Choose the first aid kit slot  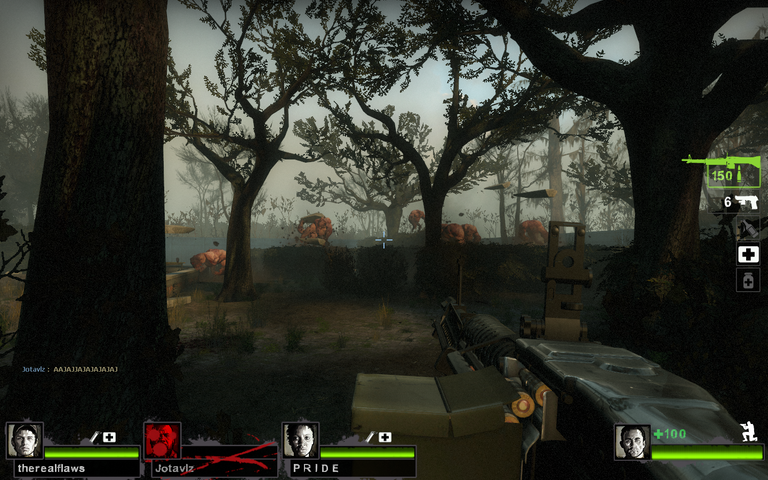[747, 254]
